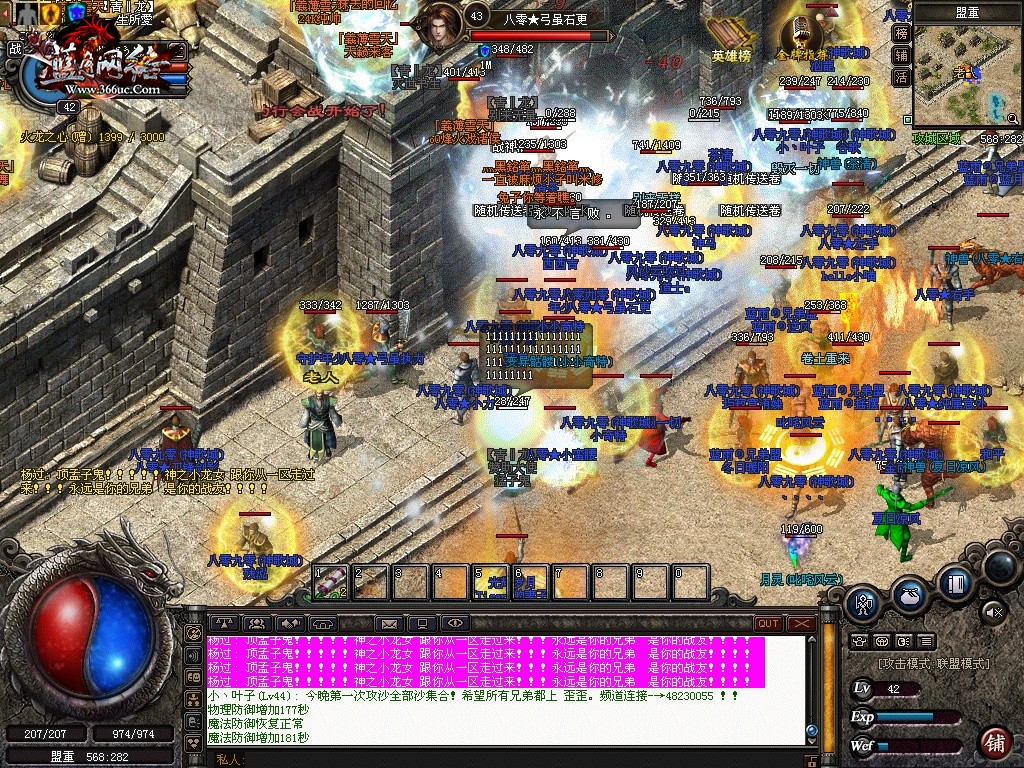Open the character figure round button
Screen dimensions: 1024x768
(864, 602)
